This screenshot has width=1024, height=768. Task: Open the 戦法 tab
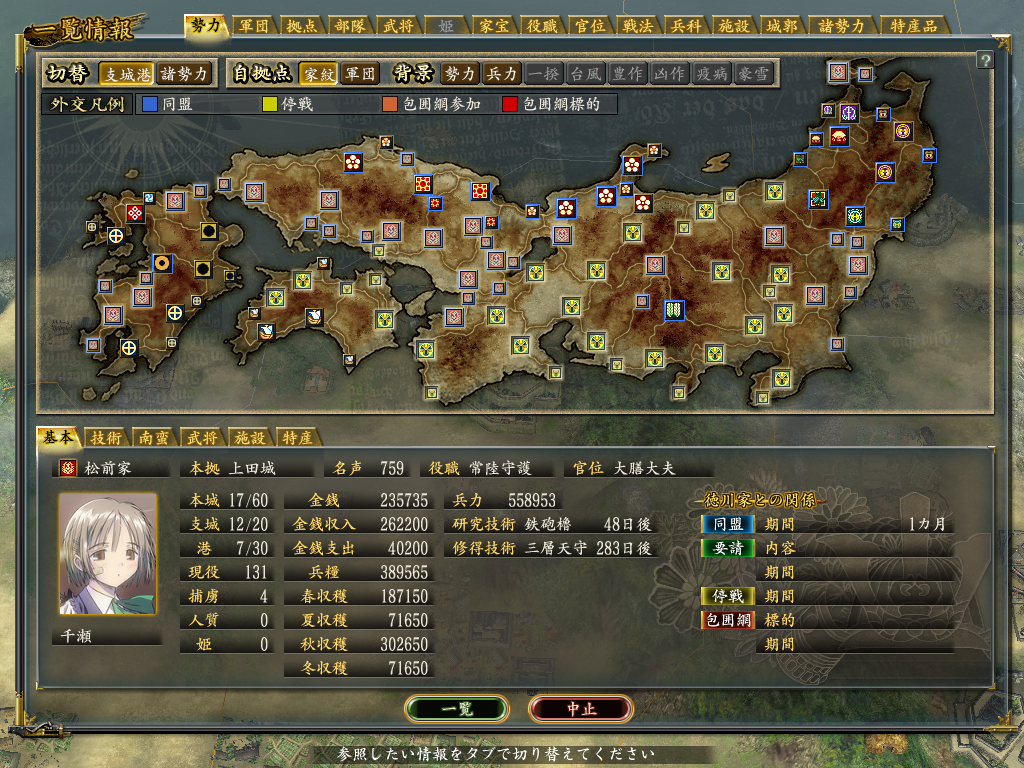(x=636, y=26)
